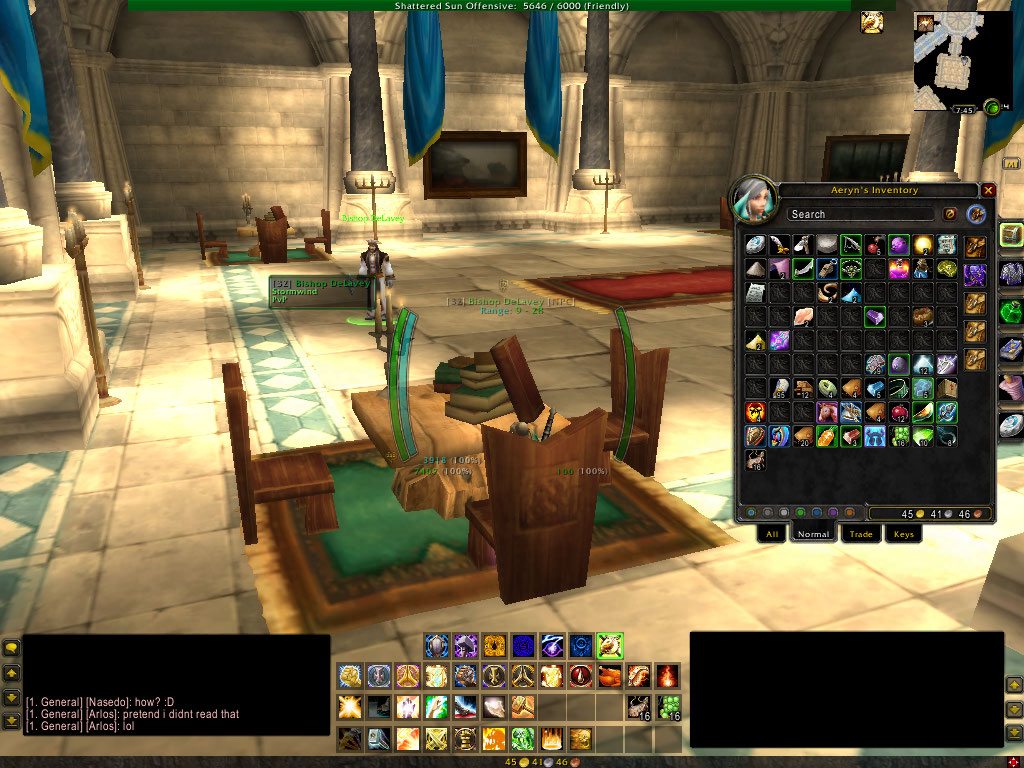This screenshot has width=1024, height=768.
Task: Click Aeryn's character portrait
Action: pyautogui.click(x=755, y=201)
